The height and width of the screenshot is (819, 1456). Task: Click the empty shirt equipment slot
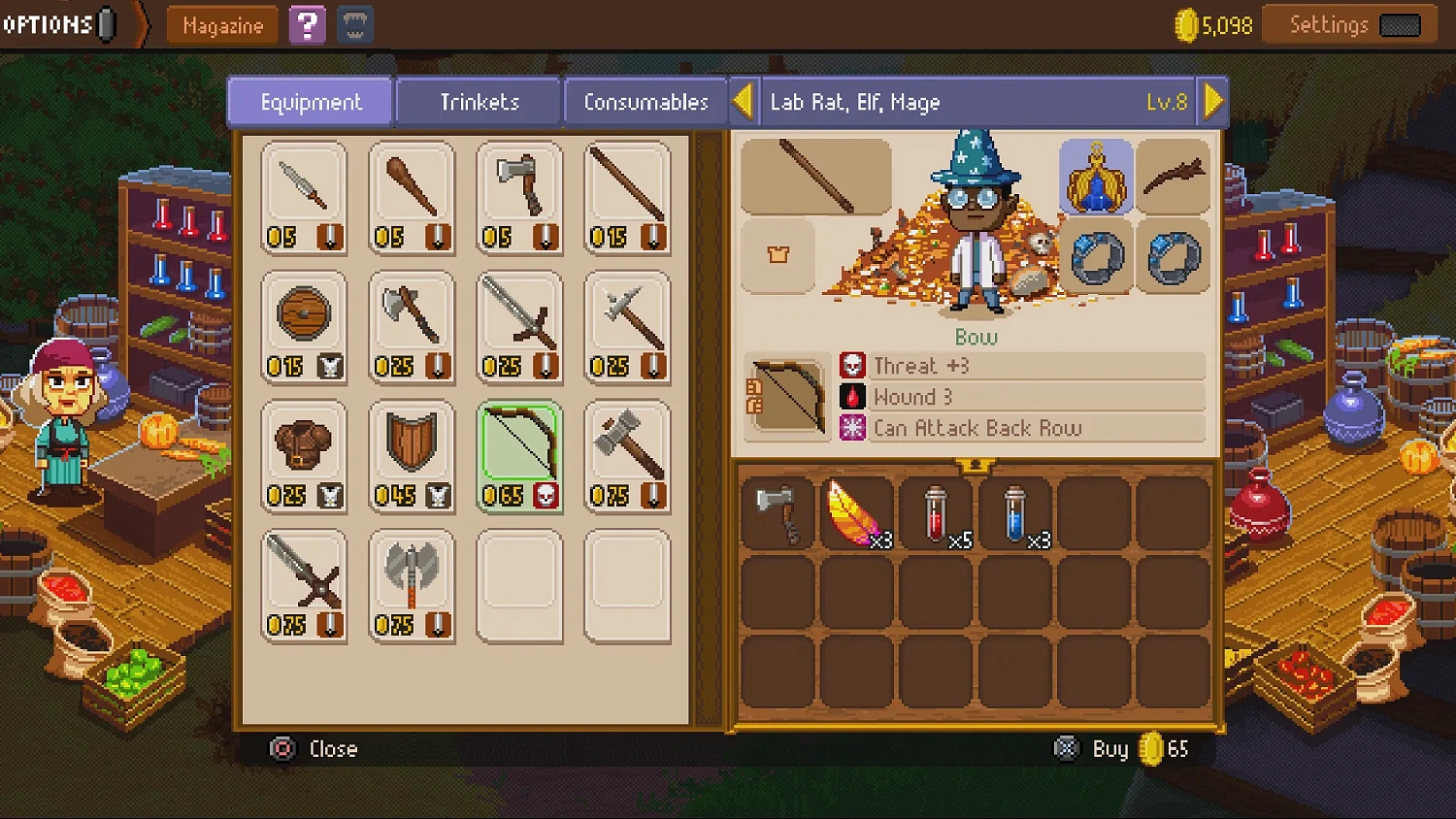point(777,257)
